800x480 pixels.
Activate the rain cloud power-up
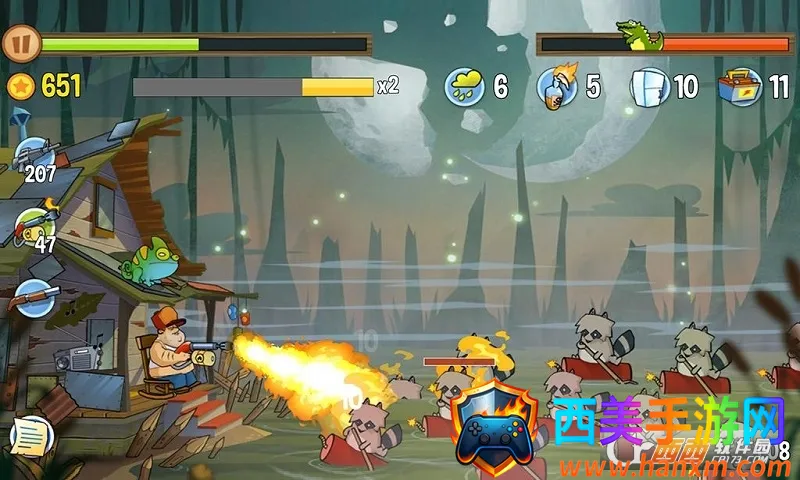pos(465,86)
